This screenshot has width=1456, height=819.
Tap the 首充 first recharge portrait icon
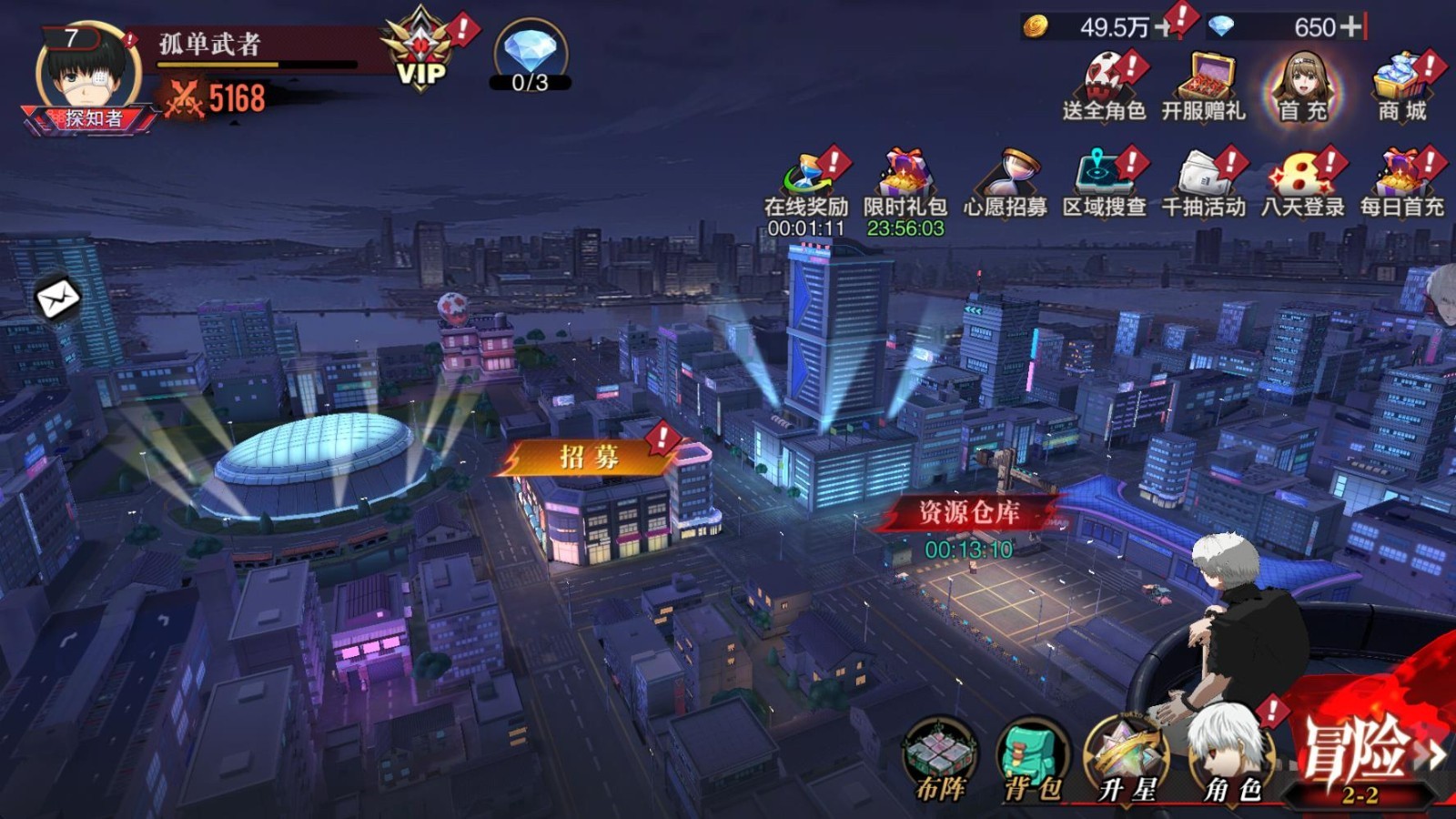(x=1305, y=82)
